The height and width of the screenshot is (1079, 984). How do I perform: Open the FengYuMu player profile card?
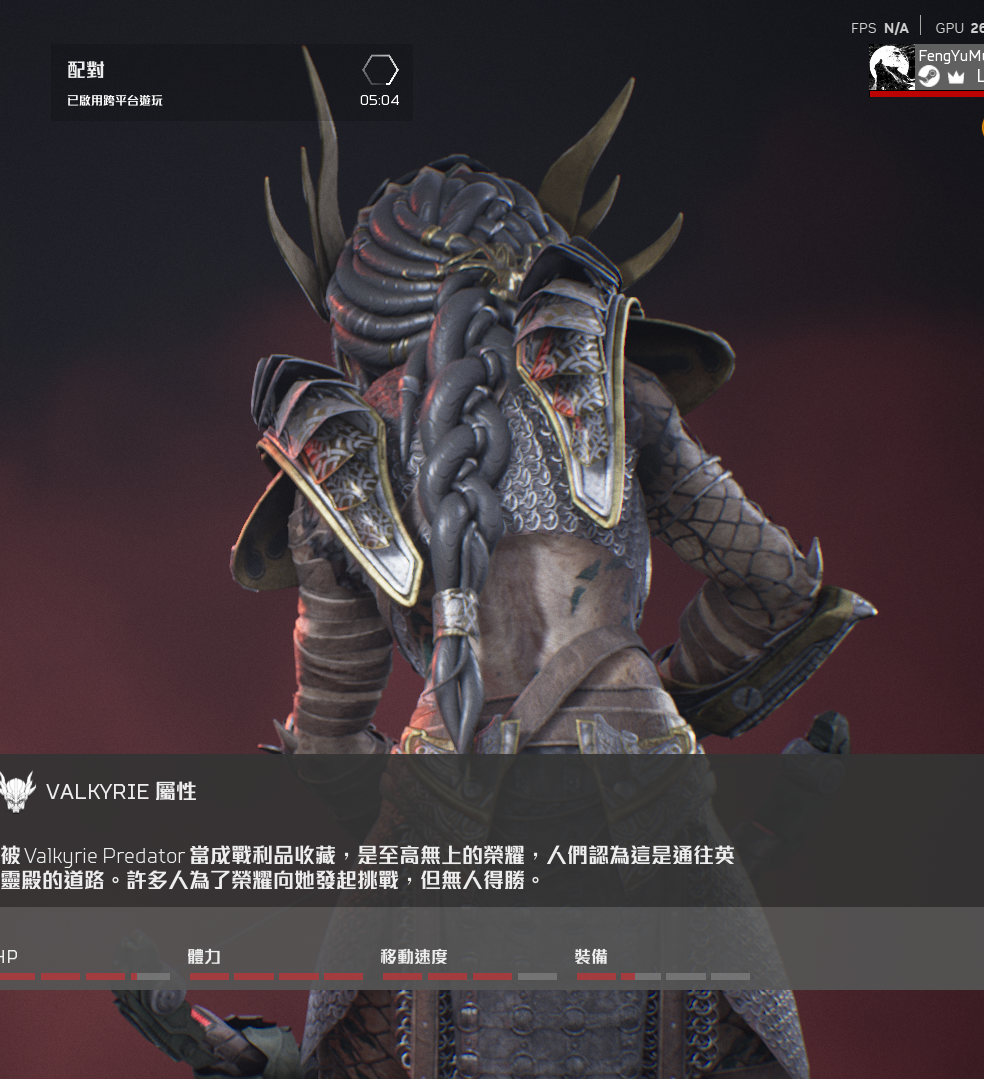926,68
